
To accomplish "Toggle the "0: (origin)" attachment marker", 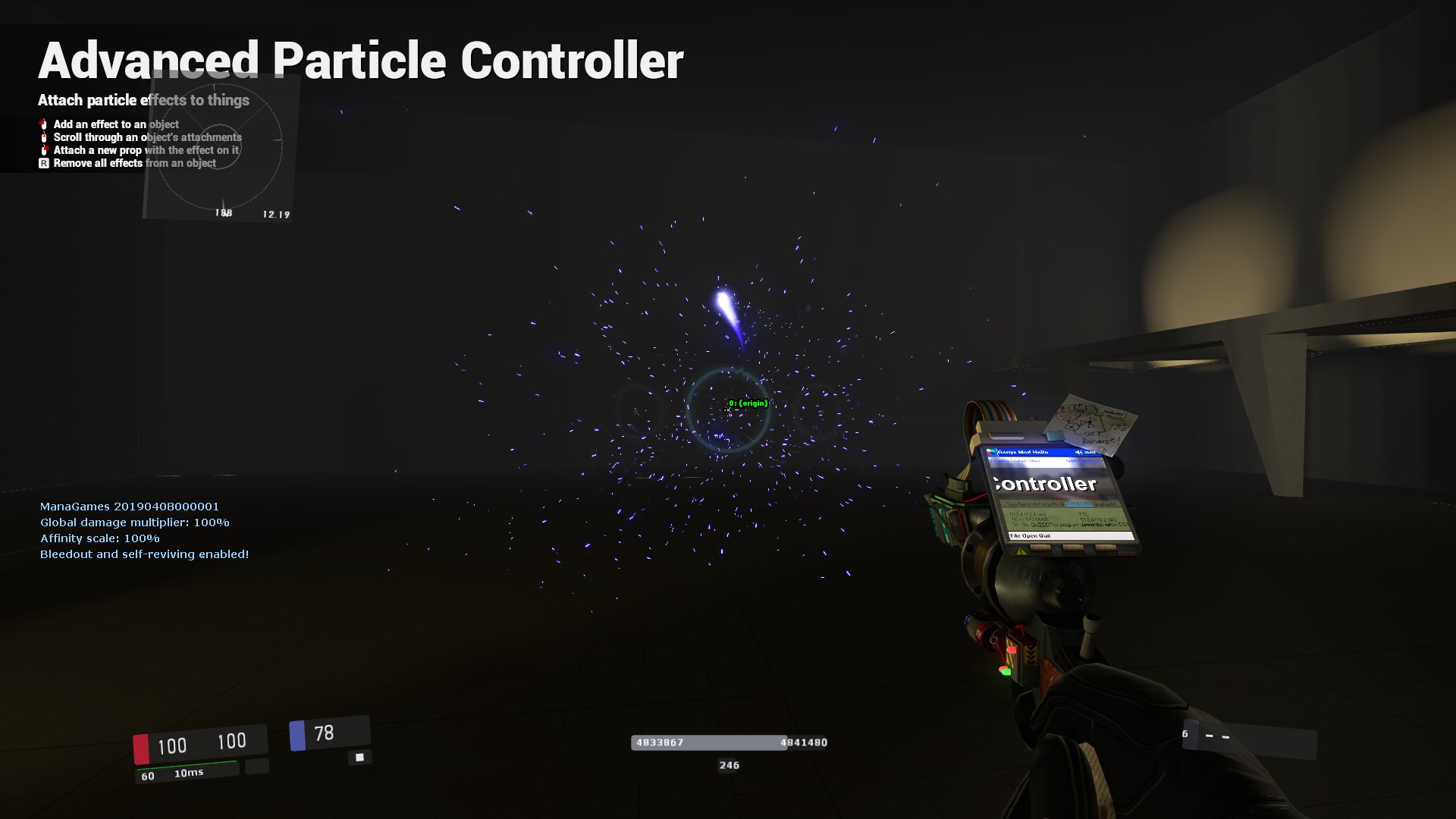I will coord(747,403).
